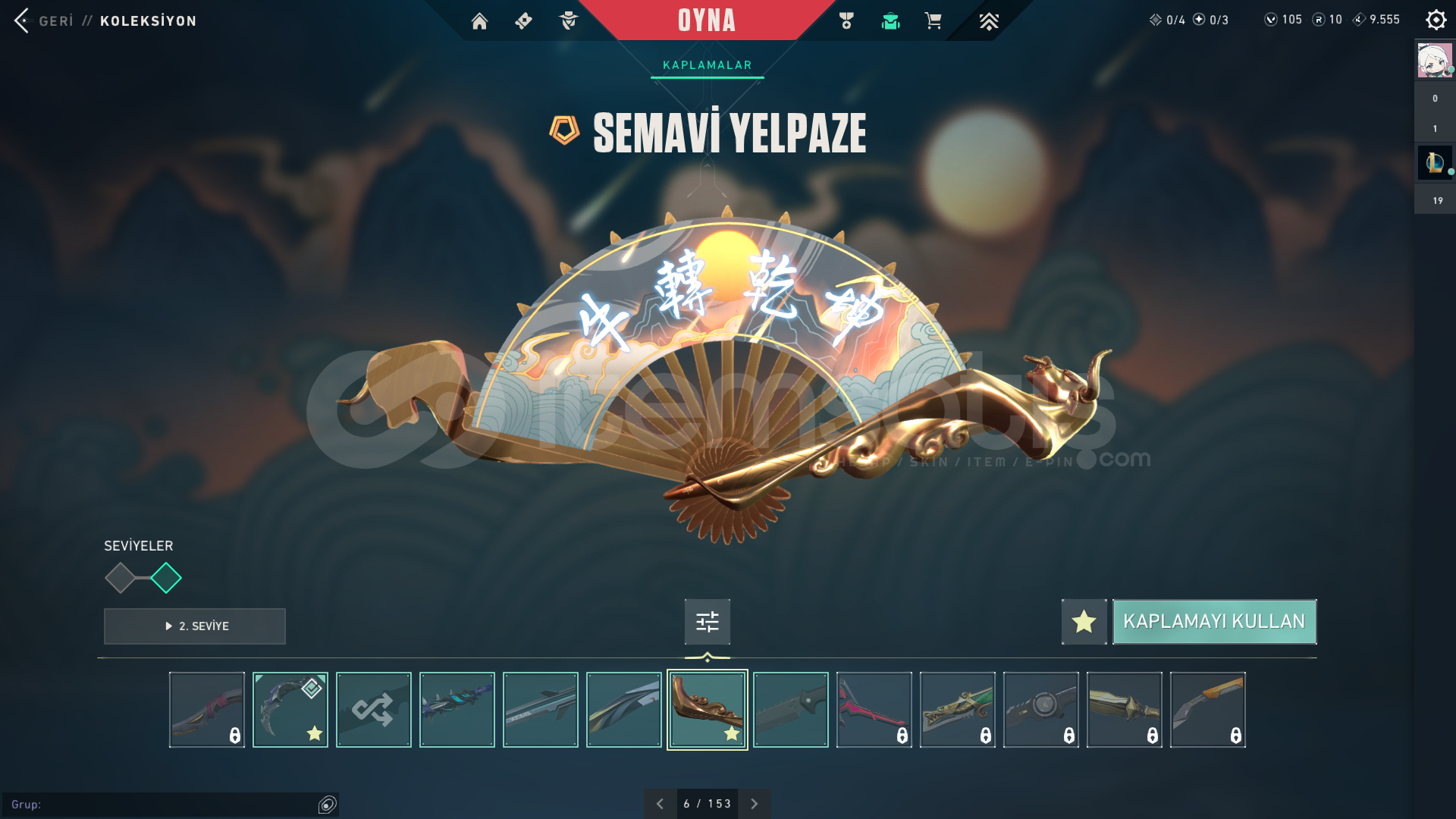Go to the previous skin page

coord(660,804)
